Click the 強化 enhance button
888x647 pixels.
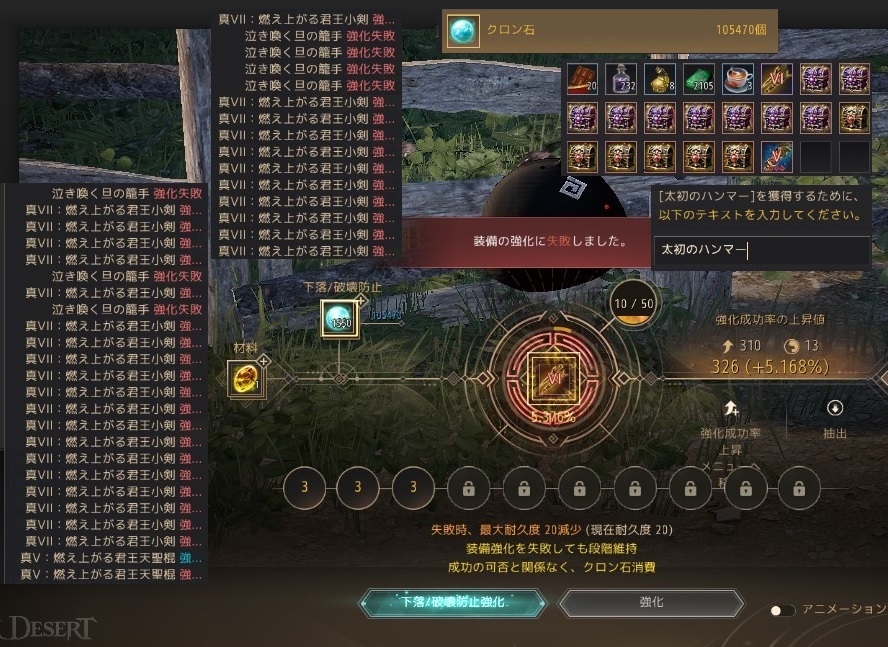[x=651, y=603]
